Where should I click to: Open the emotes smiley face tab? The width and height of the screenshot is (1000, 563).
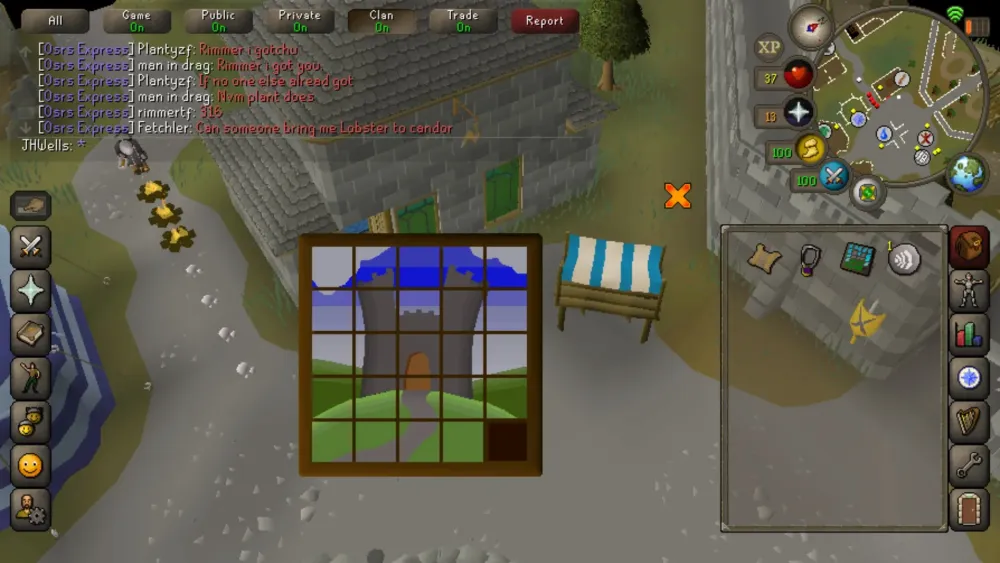click(31, 465)
